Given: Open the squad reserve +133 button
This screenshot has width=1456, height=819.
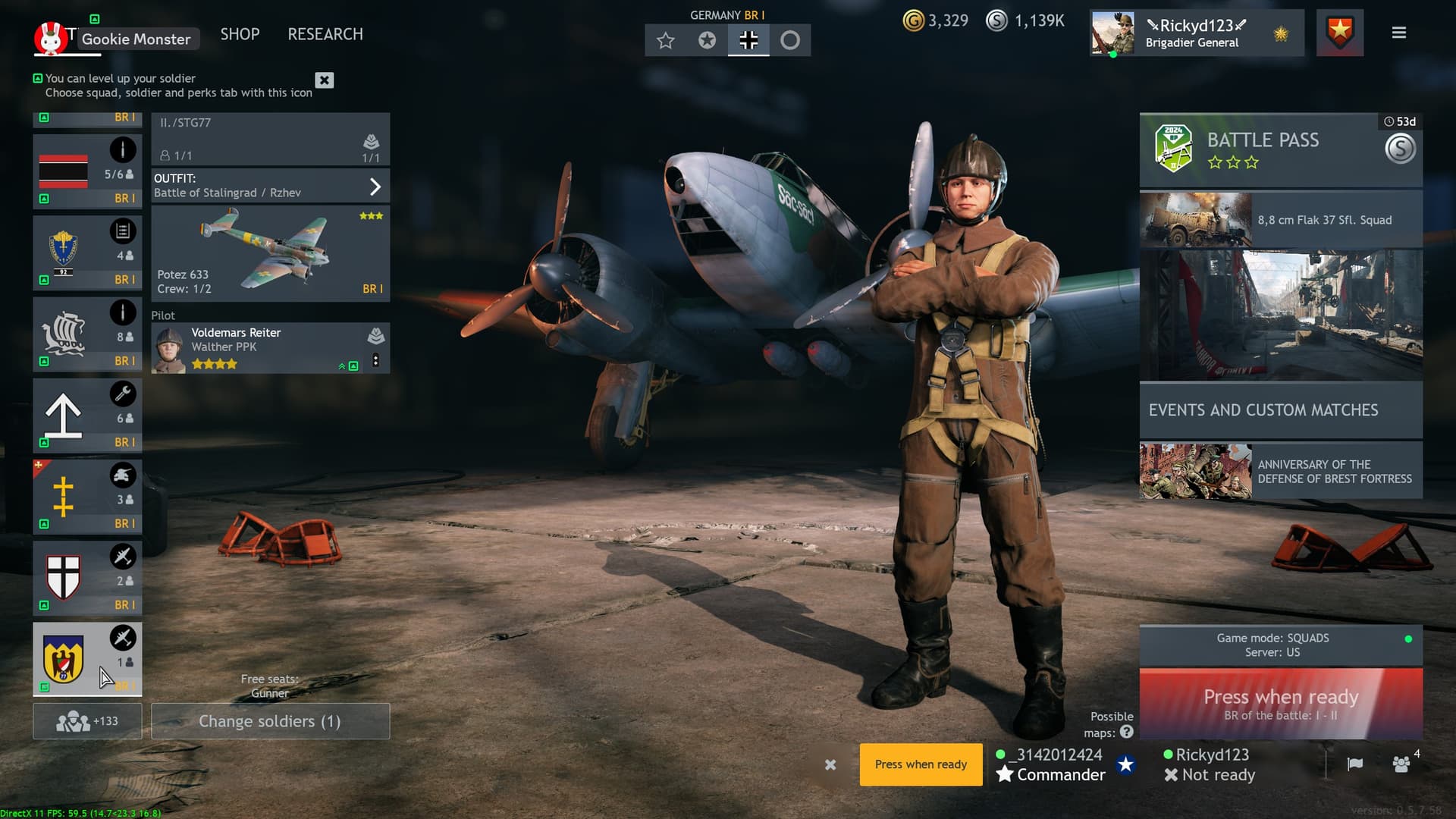Looking at the screenshot, I should click(x=87, y=721).
